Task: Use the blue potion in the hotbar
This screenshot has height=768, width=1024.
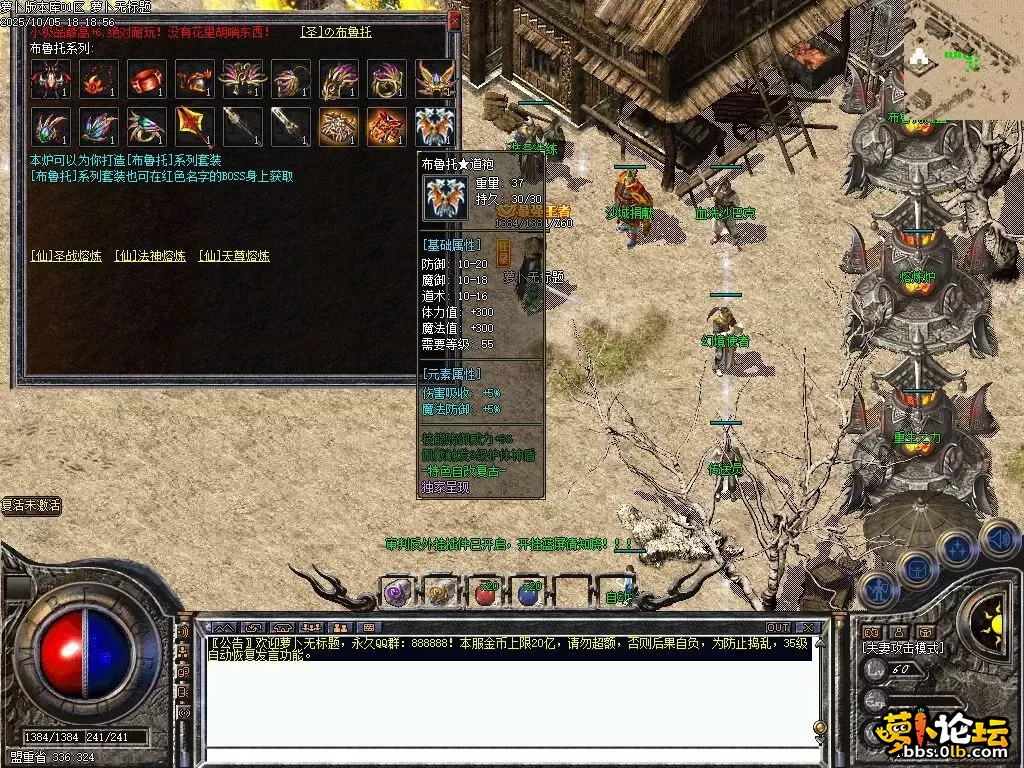Action: [x=529, y=592]
